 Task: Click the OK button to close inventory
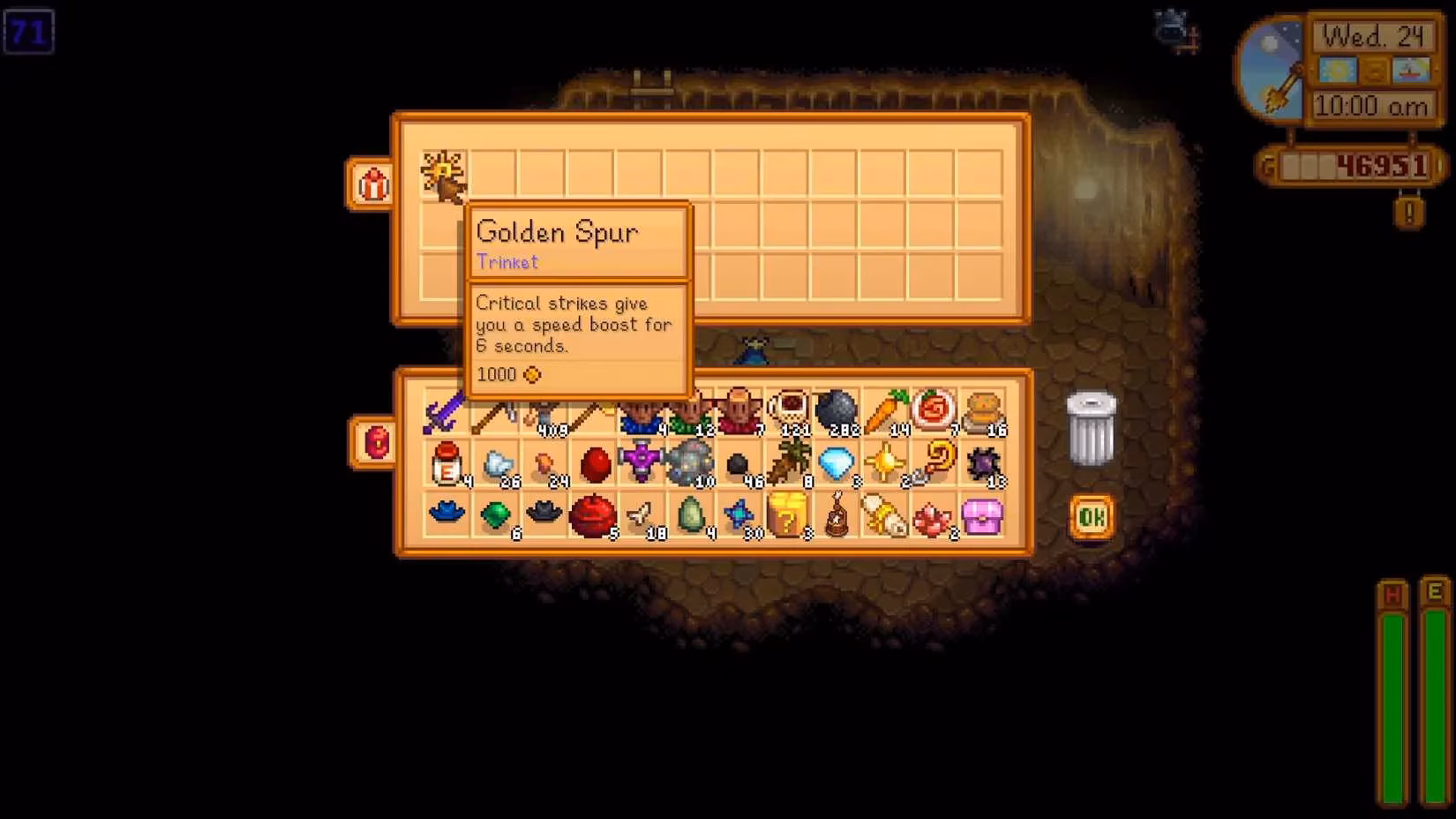point(1091,517)
